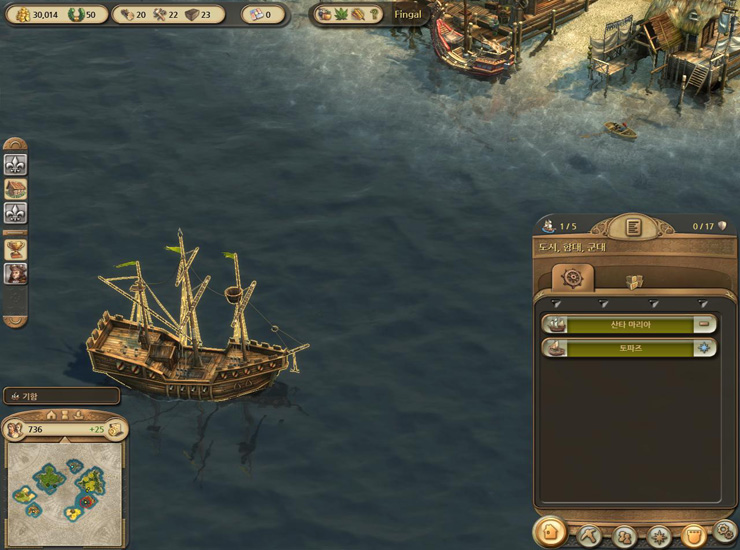Screen dimensions: 740x550
Task: Open the compass rose button
Action: pyautogui.click(x=659, y=535)
